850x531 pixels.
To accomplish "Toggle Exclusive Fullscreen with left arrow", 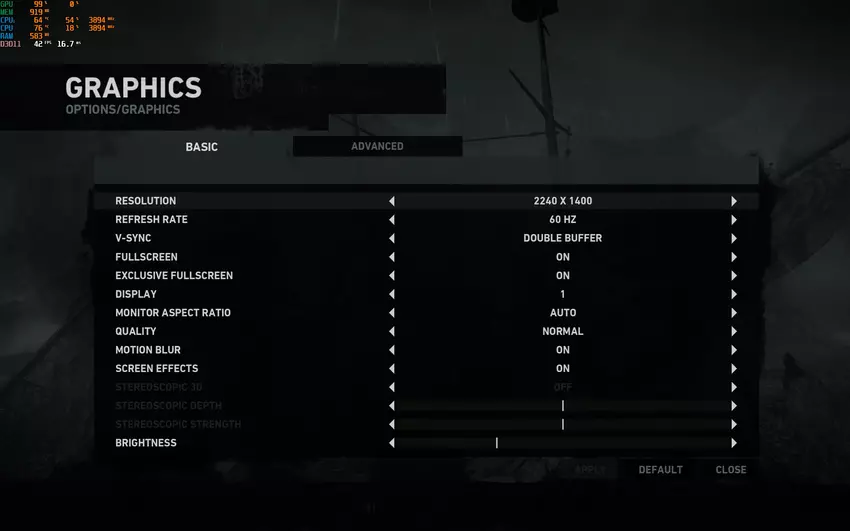I will pyautogui.click(x=392, y=276).
